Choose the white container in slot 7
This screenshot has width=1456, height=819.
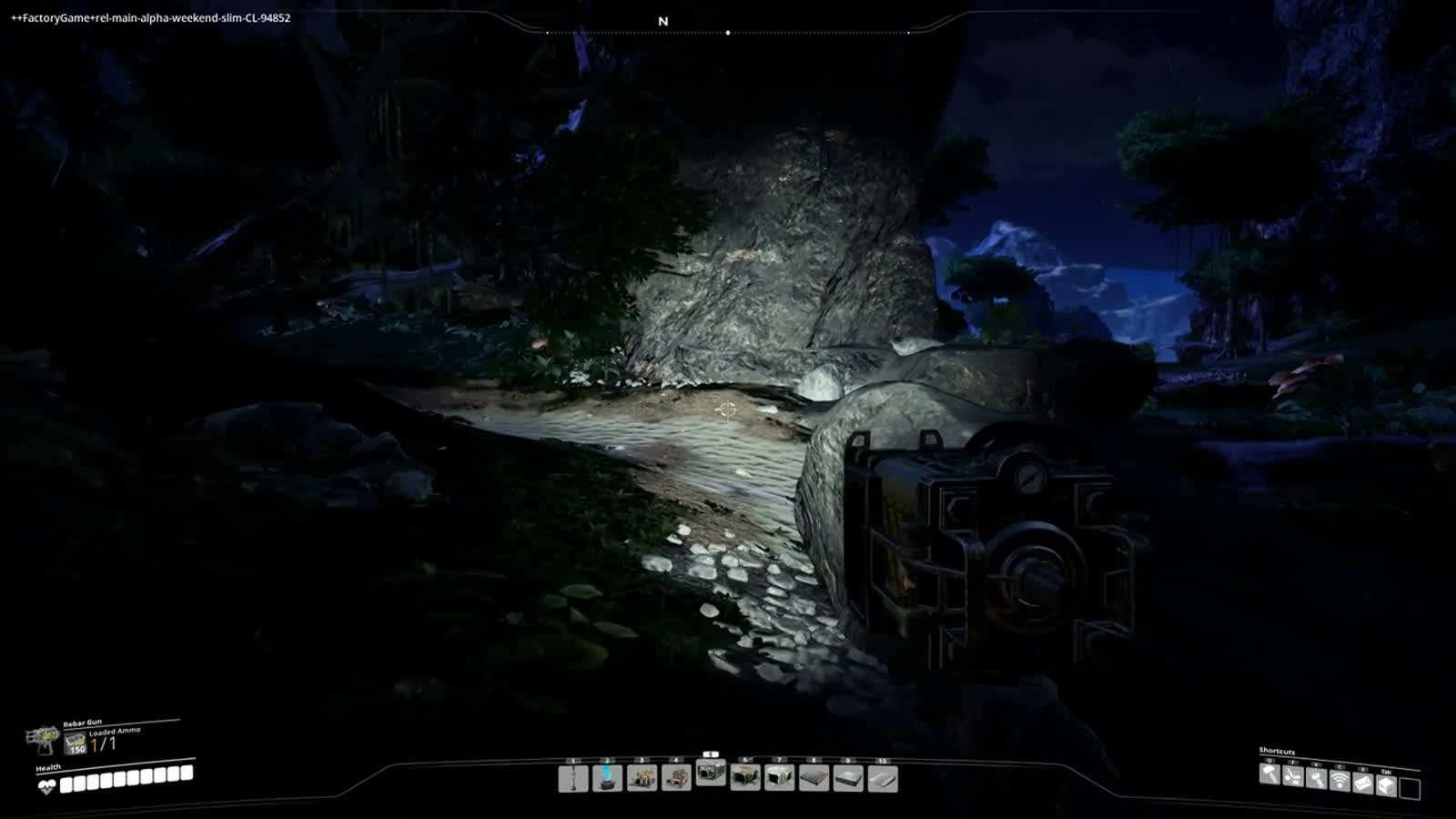[x=780, y=779]
